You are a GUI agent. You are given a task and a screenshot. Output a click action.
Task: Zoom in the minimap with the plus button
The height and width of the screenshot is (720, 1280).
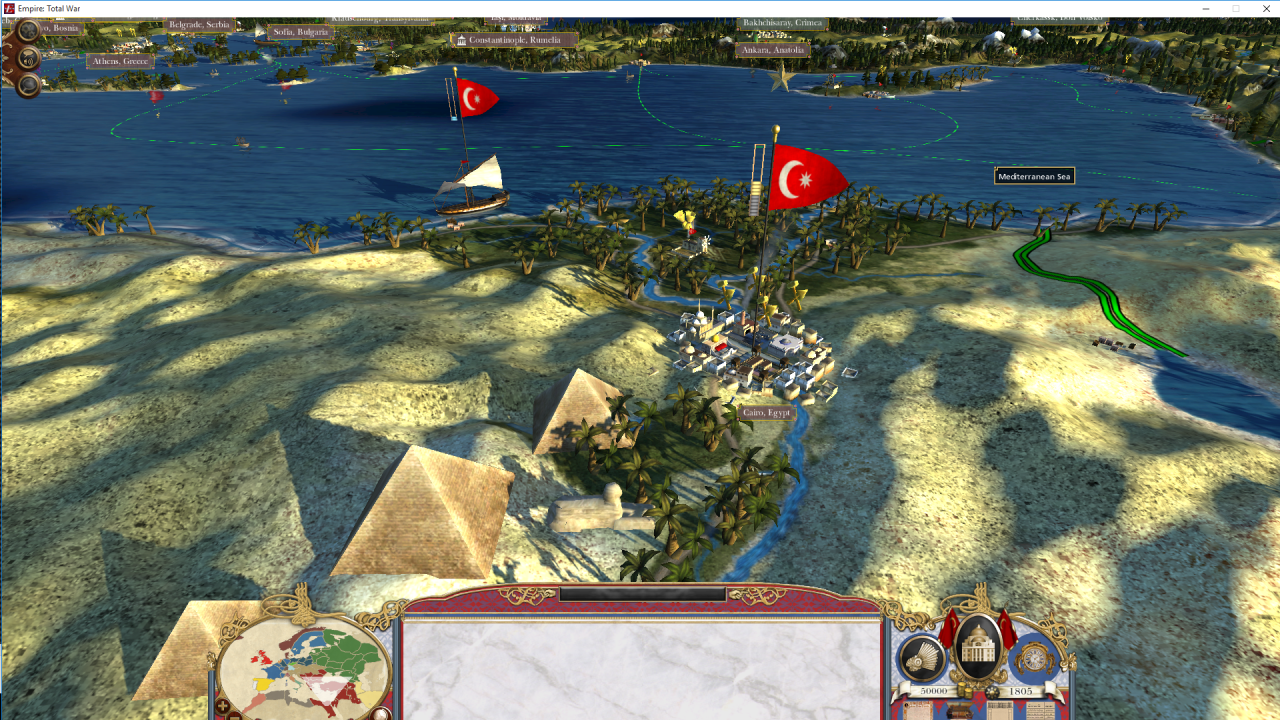pyautogui.click(x=222, y=707)
